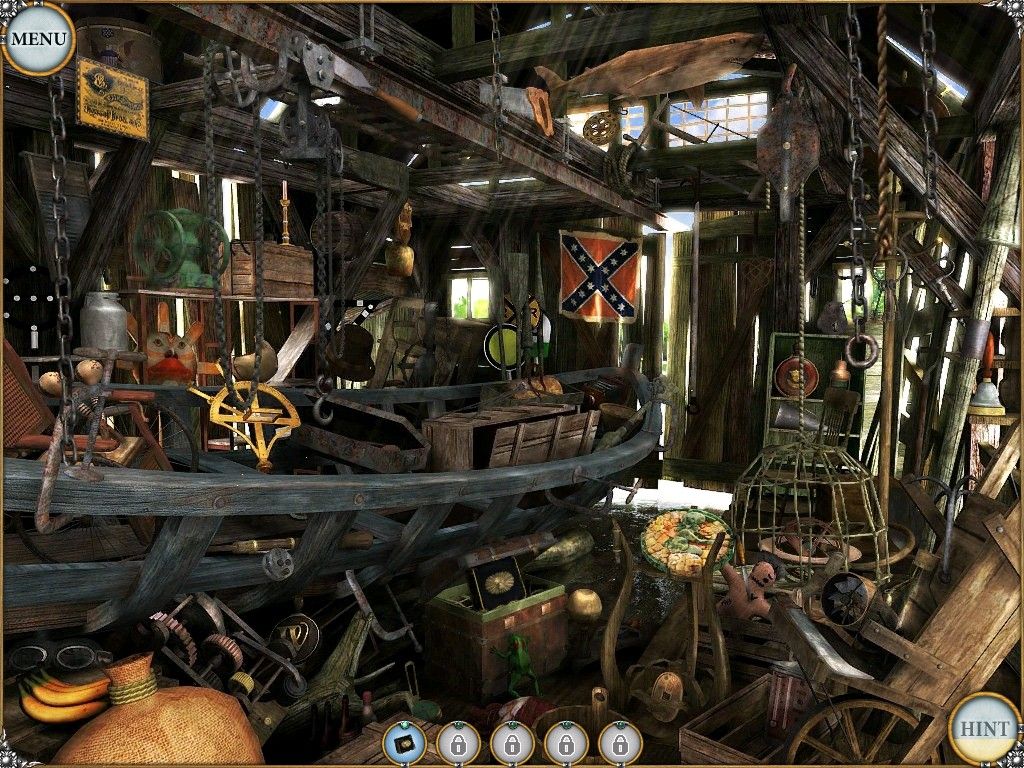Open the game MENU

tap(38, 39)
